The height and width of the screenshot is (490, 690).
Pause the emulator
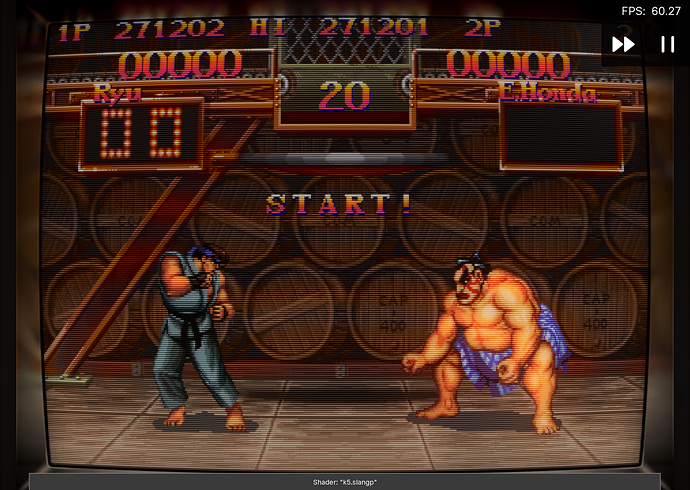(x=666, y=44)
